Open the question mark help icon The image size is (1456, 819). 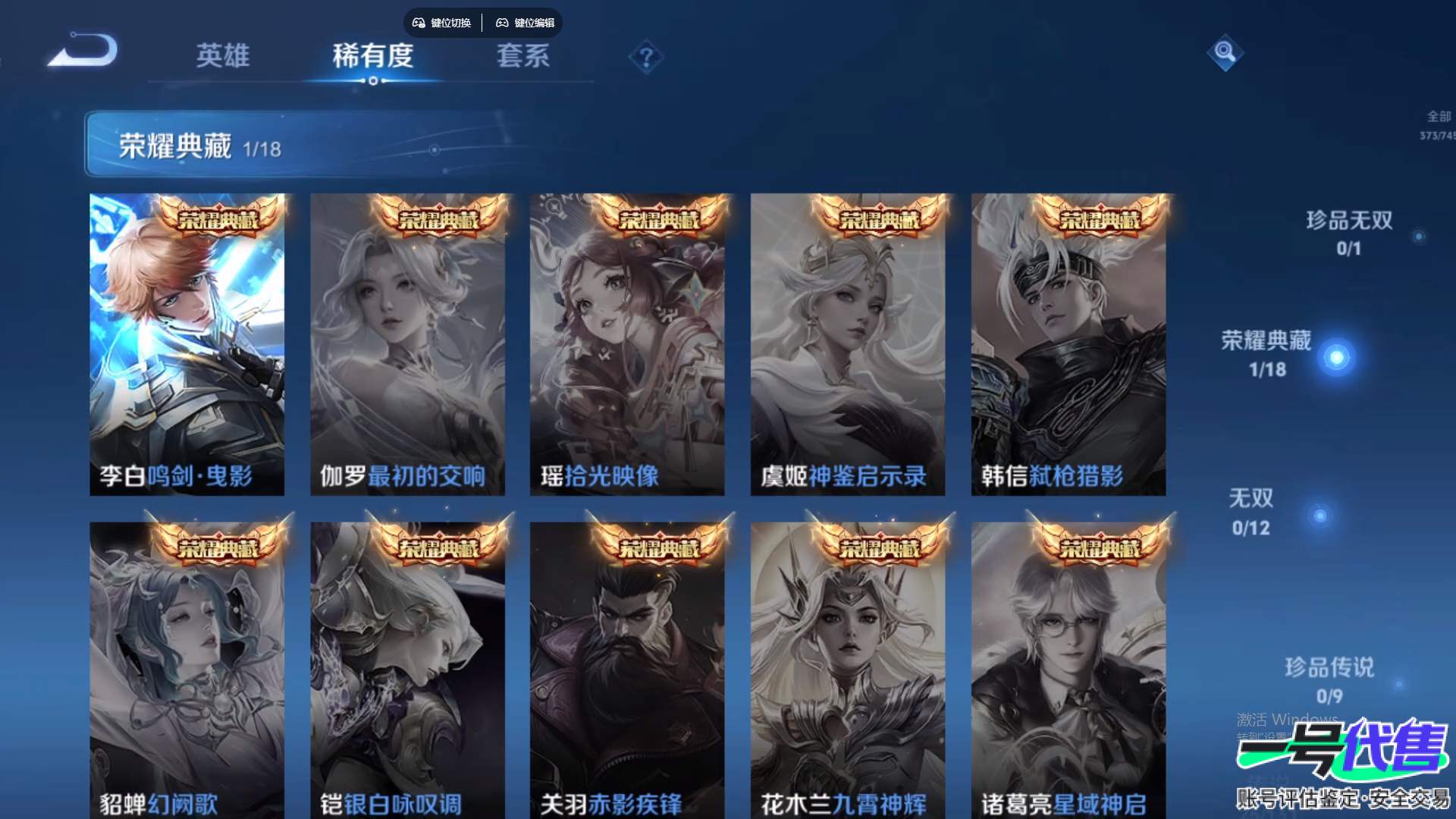tap(646, 58)
